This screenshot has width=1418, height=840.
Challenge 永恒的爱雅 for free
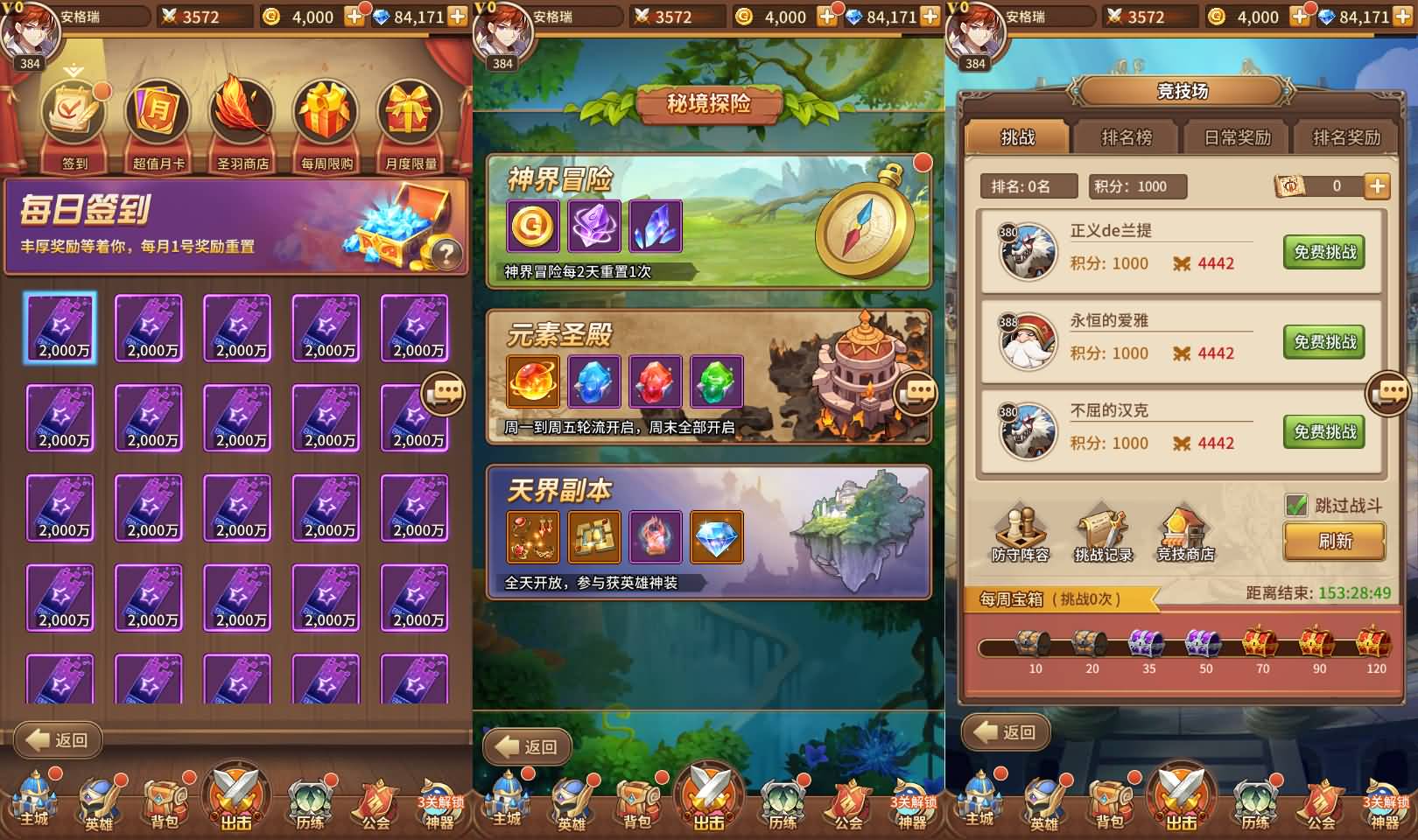pyautogui.click(x=1324, y=342)
